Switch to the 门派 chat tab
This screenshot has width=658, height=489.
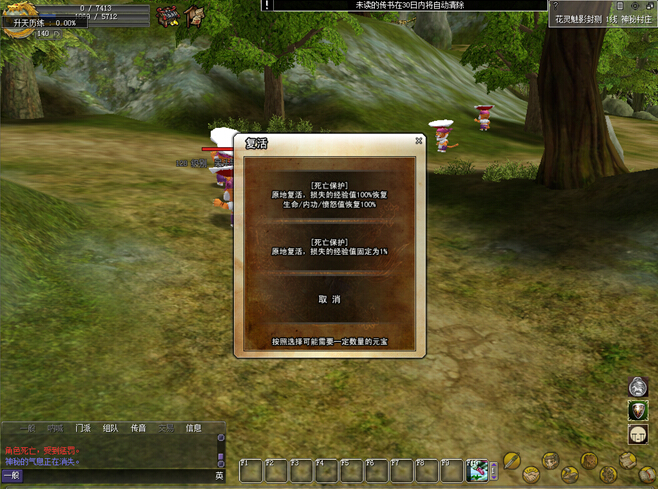pos(83,428)
